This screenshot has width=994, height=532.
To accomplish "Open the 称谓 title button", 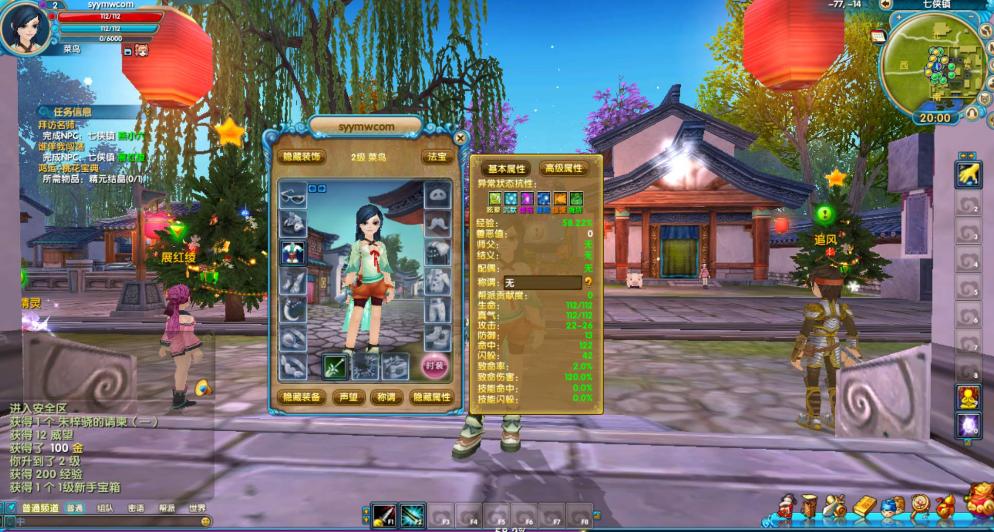I will click(x=385, y=397).
